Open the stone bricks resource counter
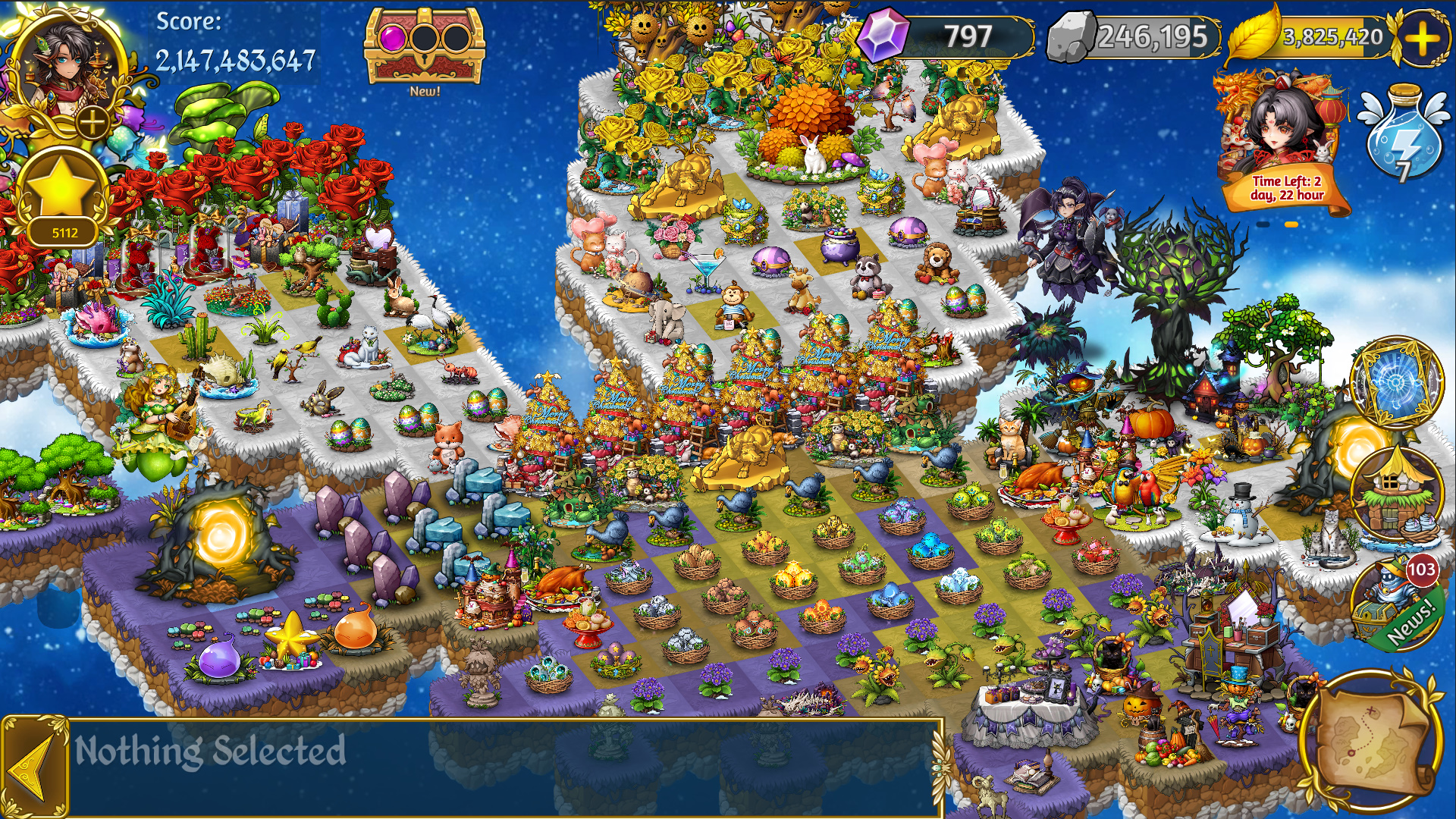This screenshot has height=819, width=1456. (x=1134, y=36)
